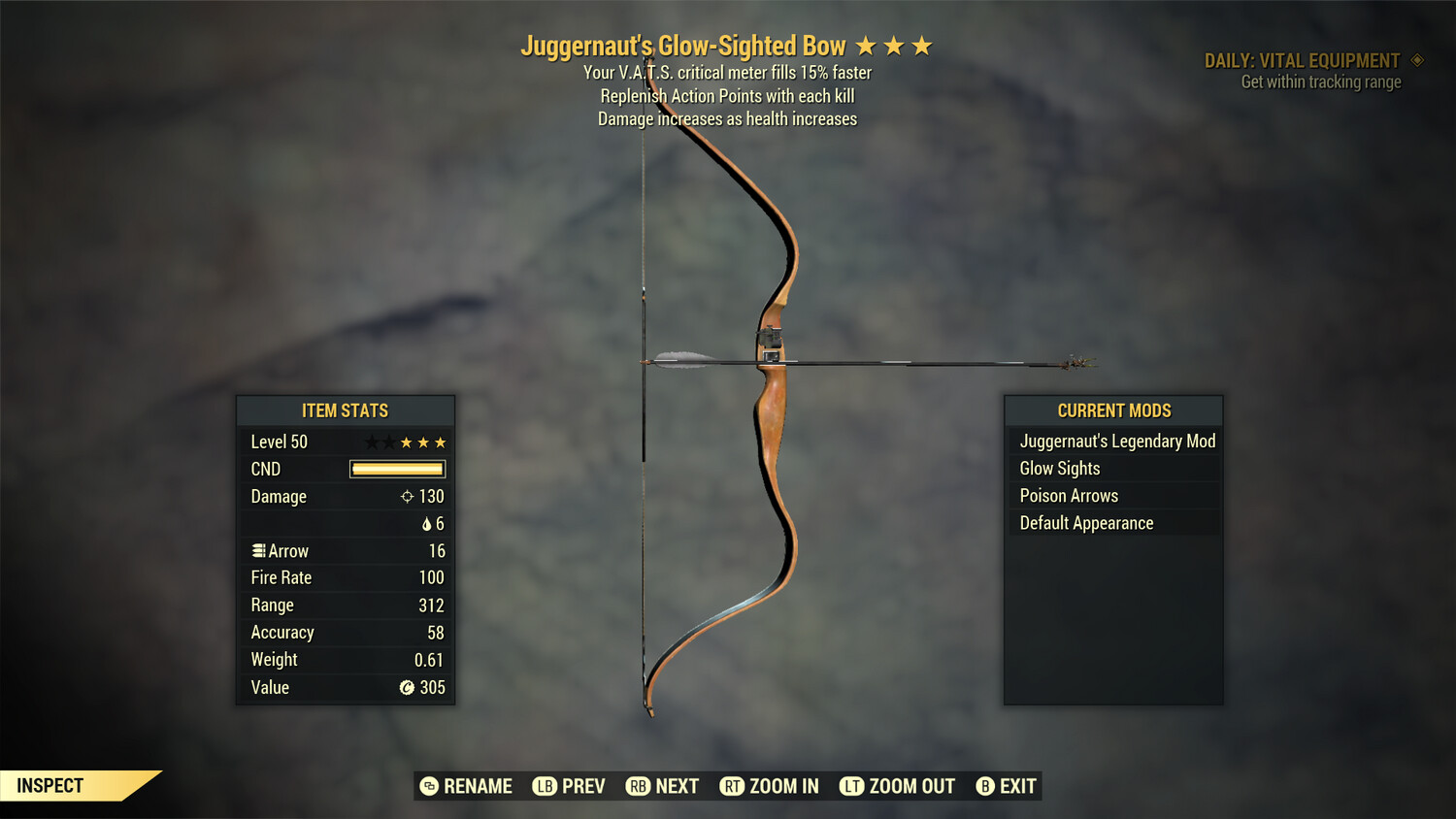The image size is (1456, 819).
Task: Select the Poison Arrows mod entry
Action: coord(1068,495)
